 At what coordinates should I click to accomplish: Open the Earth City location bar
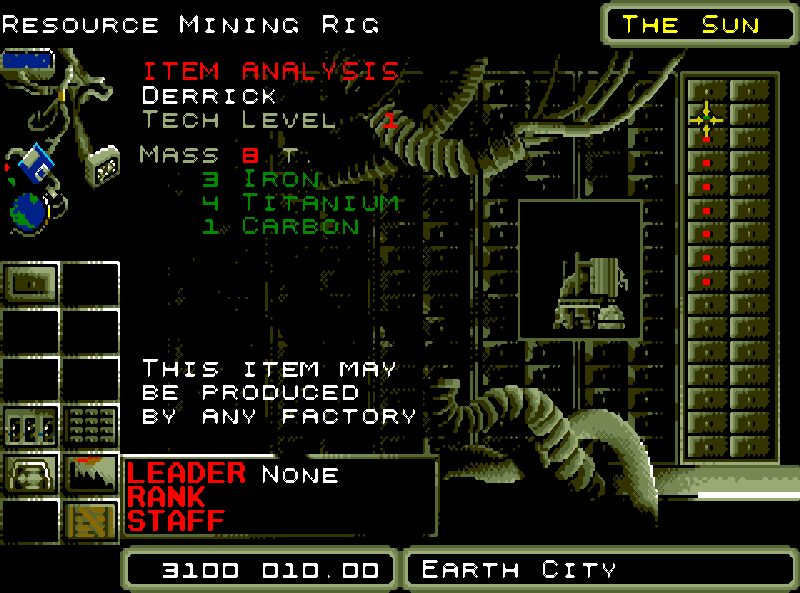[601, 570]
